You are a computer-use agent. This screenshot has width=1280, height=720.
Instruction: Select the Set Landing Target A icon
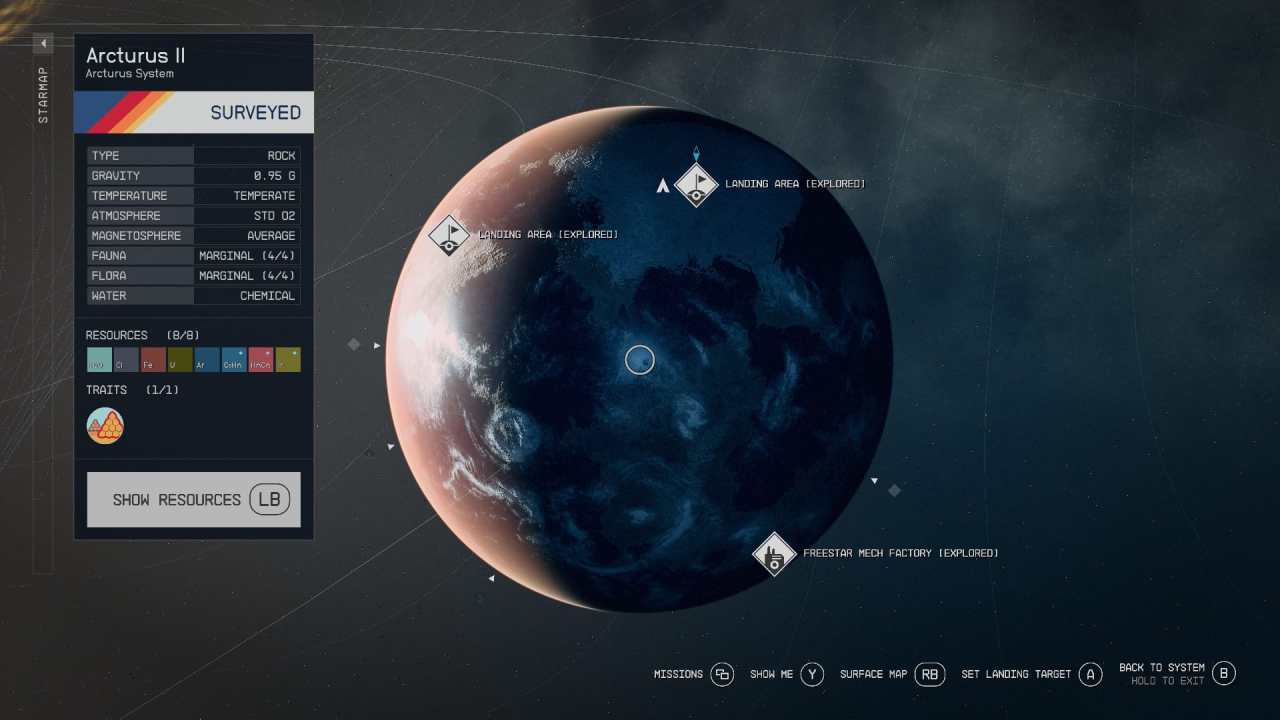pos(1090,674)
